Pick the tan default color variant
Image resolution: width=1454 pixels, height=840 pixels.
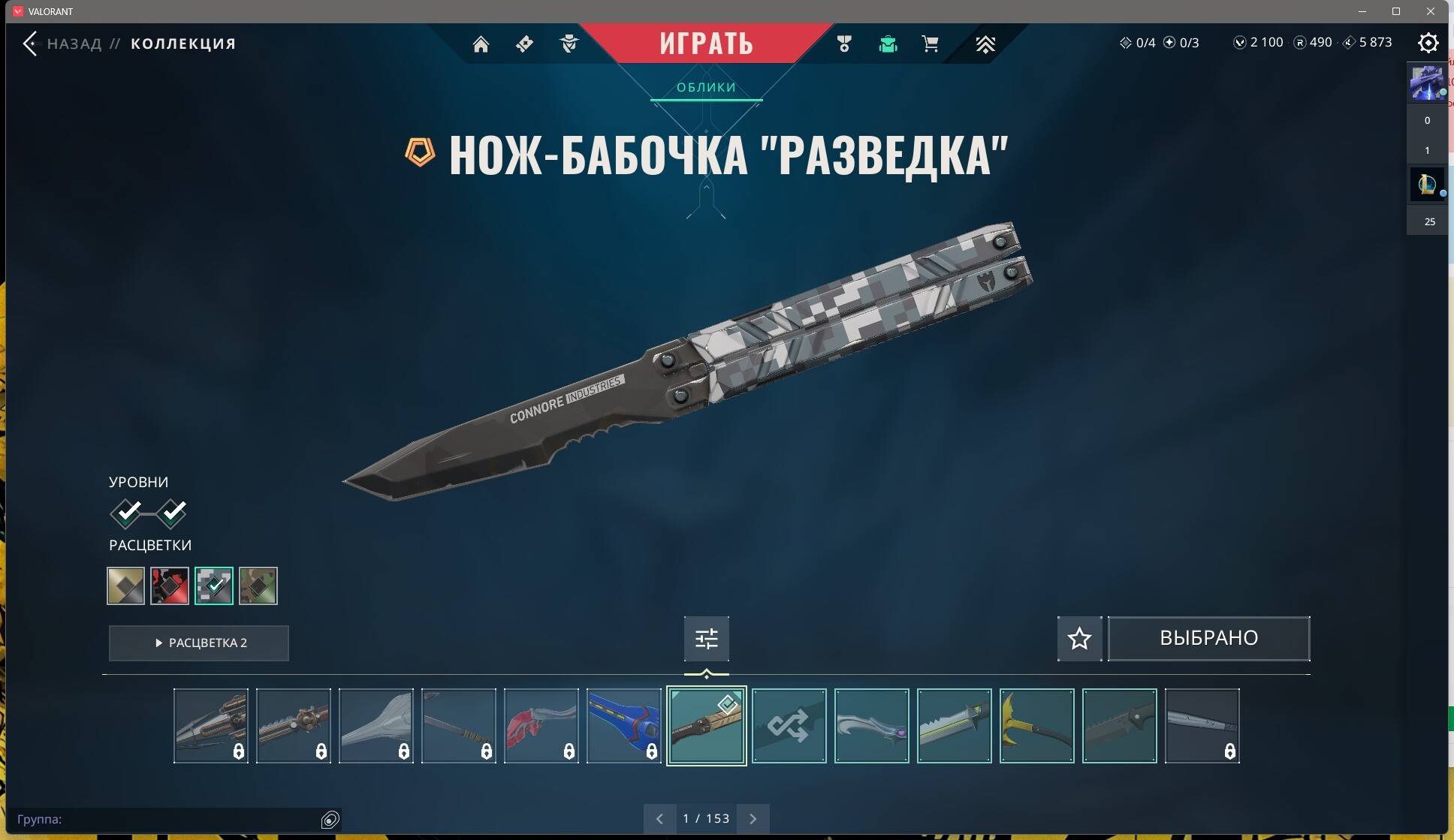click(x=125, y=586)
